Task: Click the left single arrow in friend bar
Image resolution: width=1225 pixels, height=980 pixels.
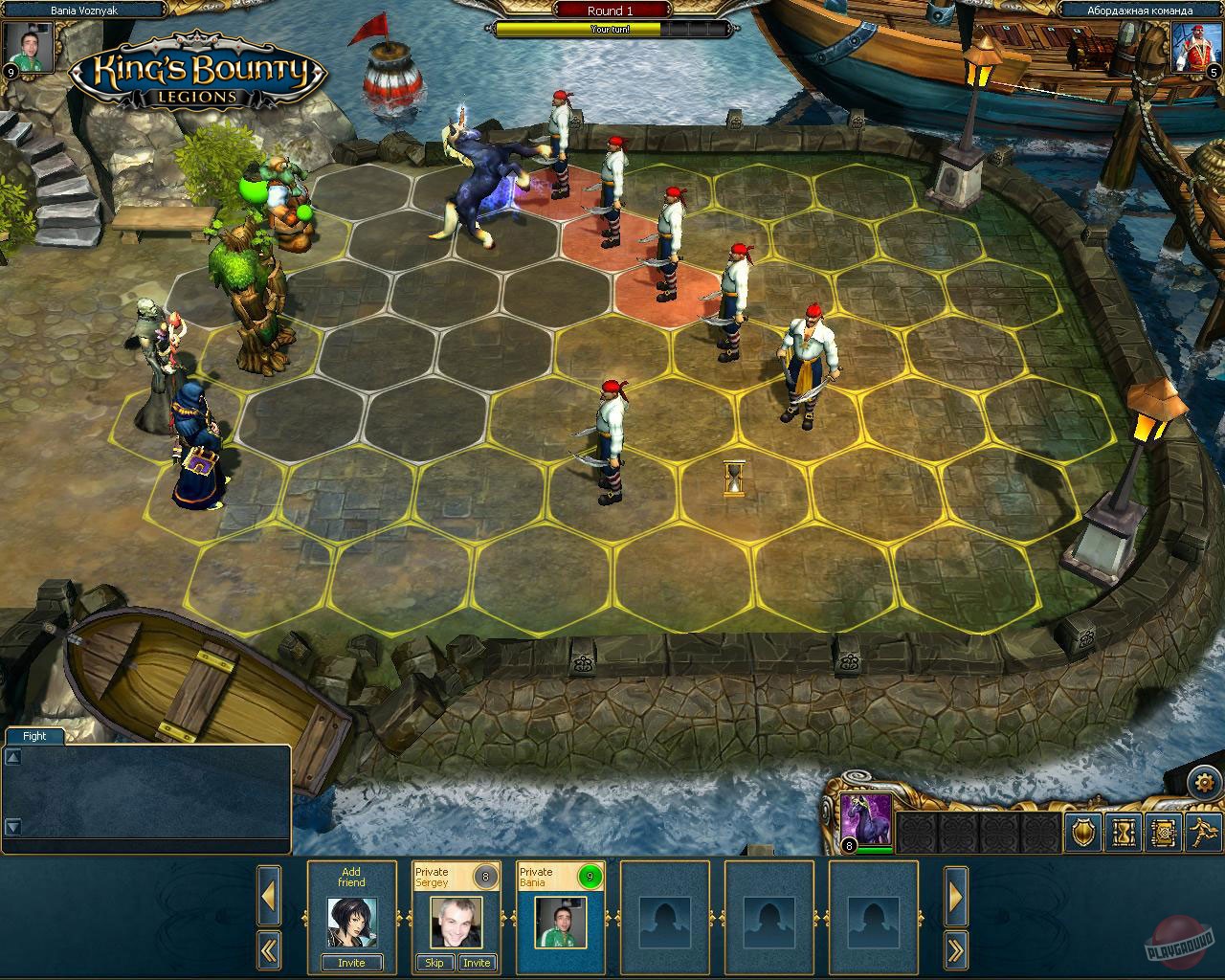Action: [x=269, y=894]
